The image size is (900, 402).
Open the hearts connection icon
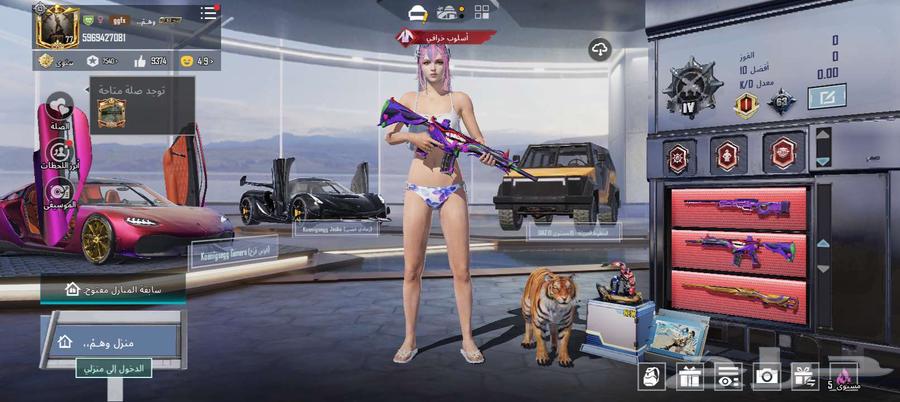pyautogui.click(x=61, y=108)
